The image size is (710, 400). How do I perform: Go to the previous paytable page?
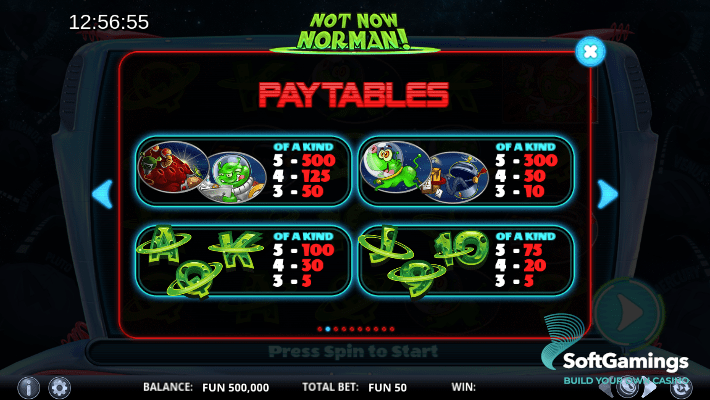click(102, 193)
